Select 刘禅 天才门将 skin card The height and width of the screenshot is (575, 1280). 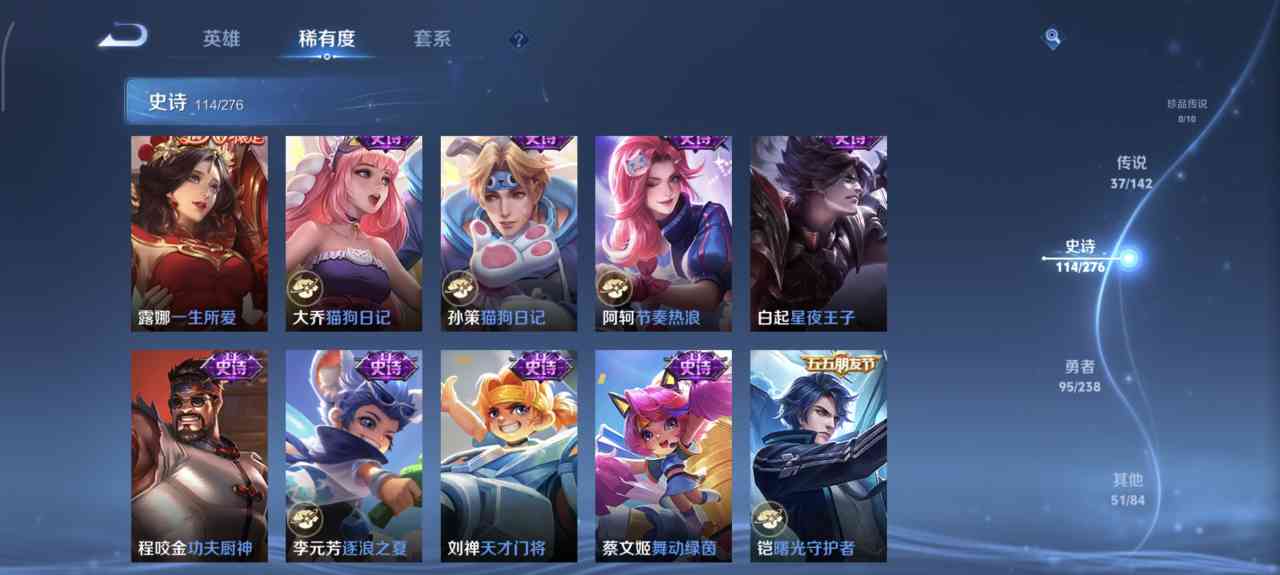click(508, 455)
